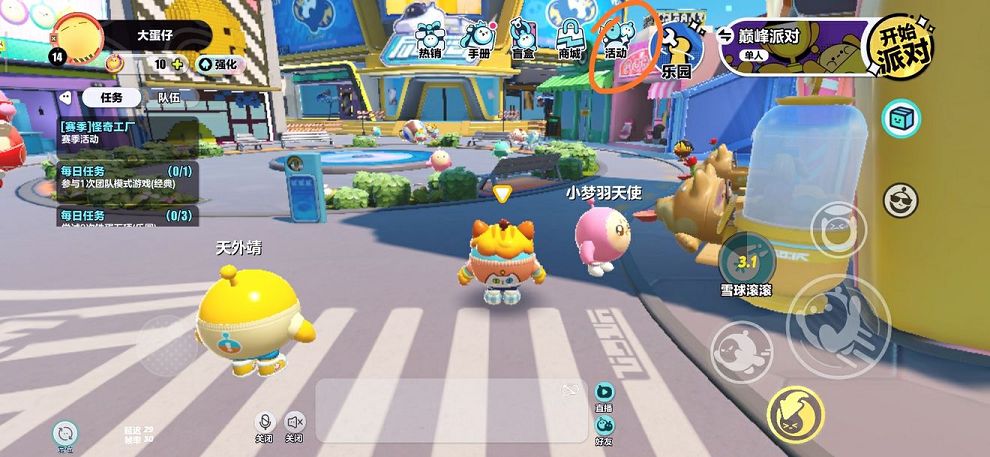The image size is (990, 457).
Task: Open the teal cube box icon
Action: tap(901, 119)
